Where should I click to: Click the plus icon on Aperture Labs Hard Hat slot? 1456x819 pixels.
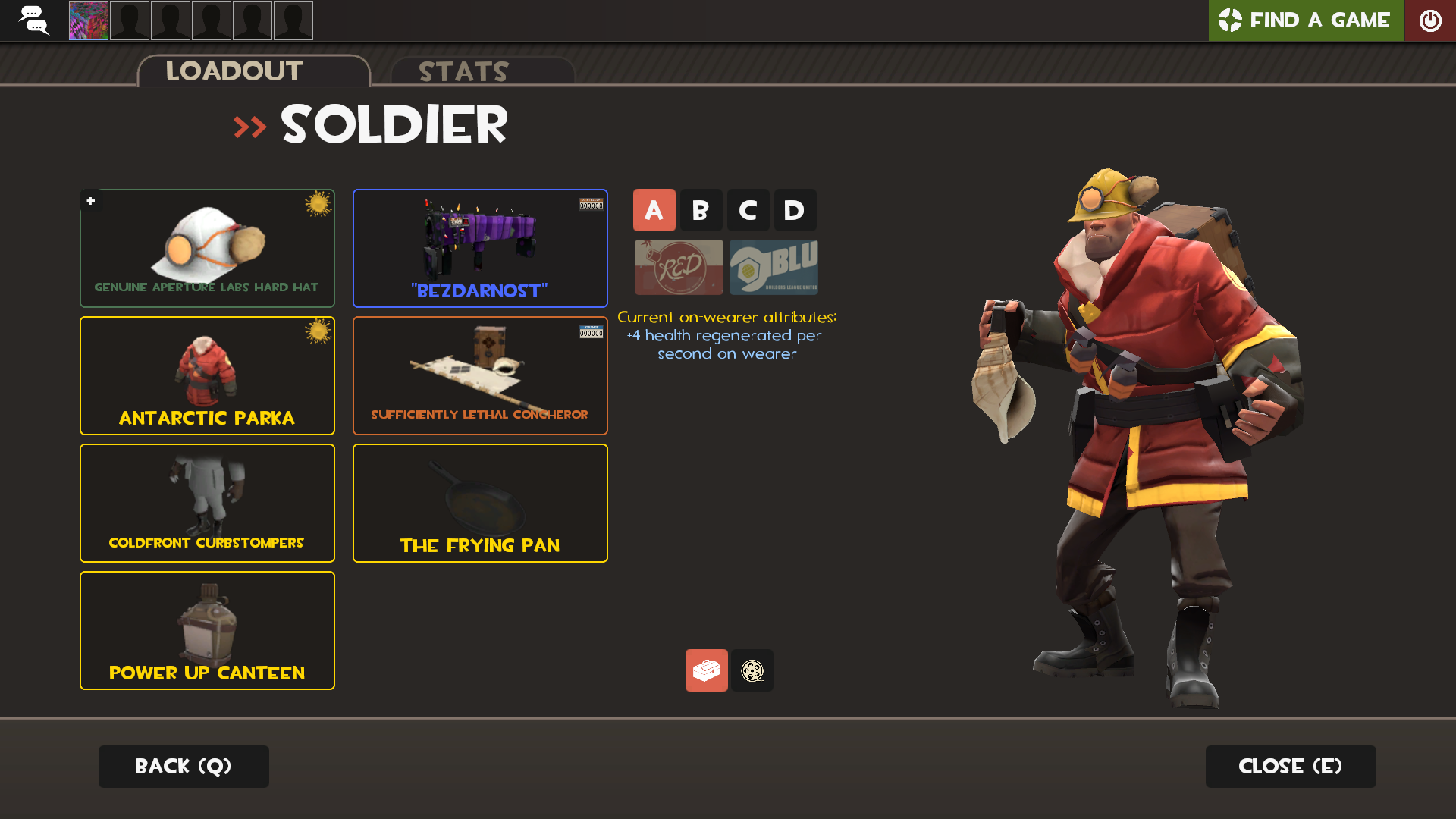(x=90, y=201)
